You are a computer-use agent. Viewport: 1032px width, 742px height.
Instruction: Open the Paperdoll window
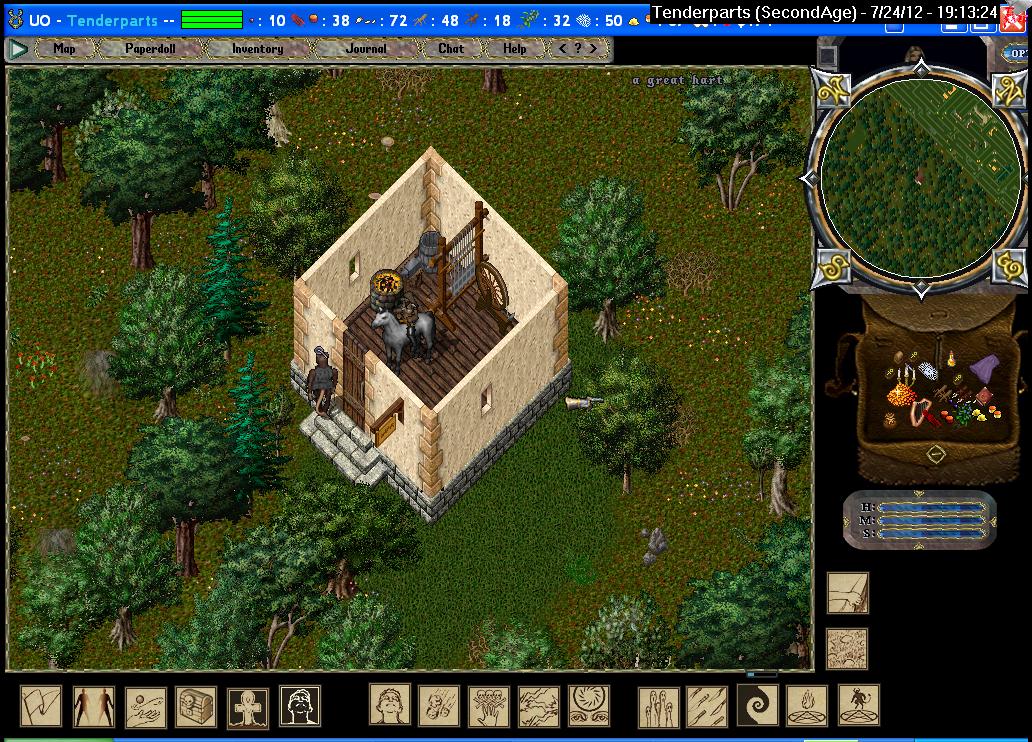(148, 48)
